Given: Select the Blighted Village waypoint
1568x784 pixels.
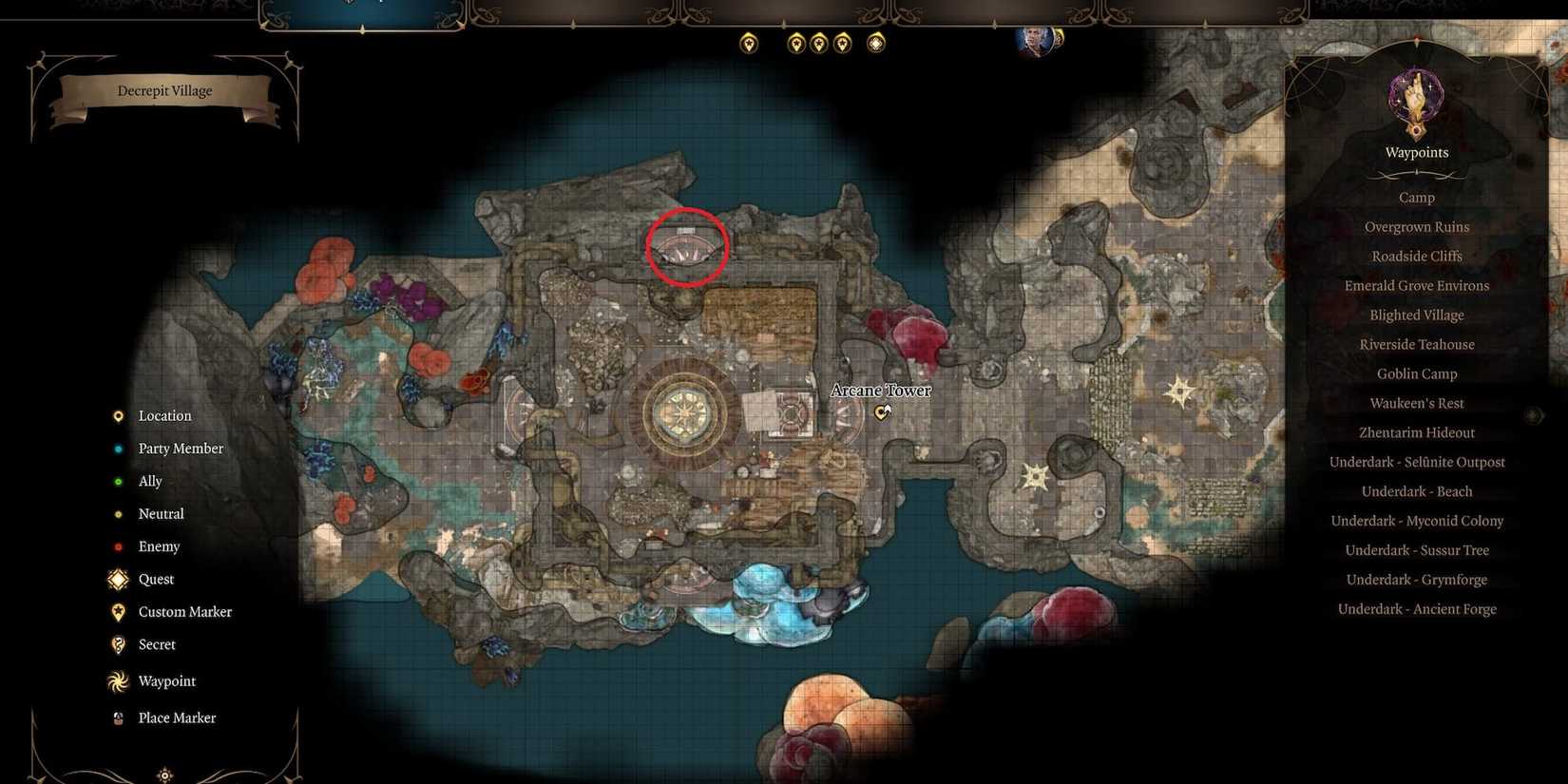Looking at the screenshot, I should [x=1416, y=315].
